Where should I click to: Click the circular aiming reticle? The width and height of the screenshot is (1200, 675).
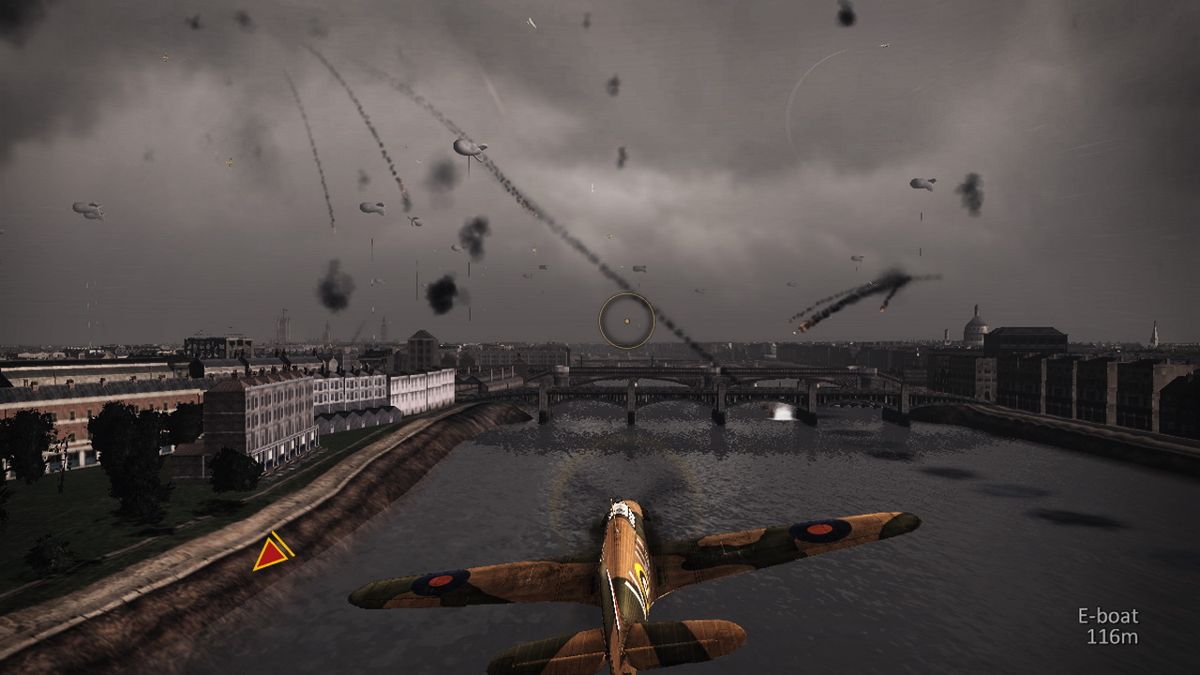627,321
